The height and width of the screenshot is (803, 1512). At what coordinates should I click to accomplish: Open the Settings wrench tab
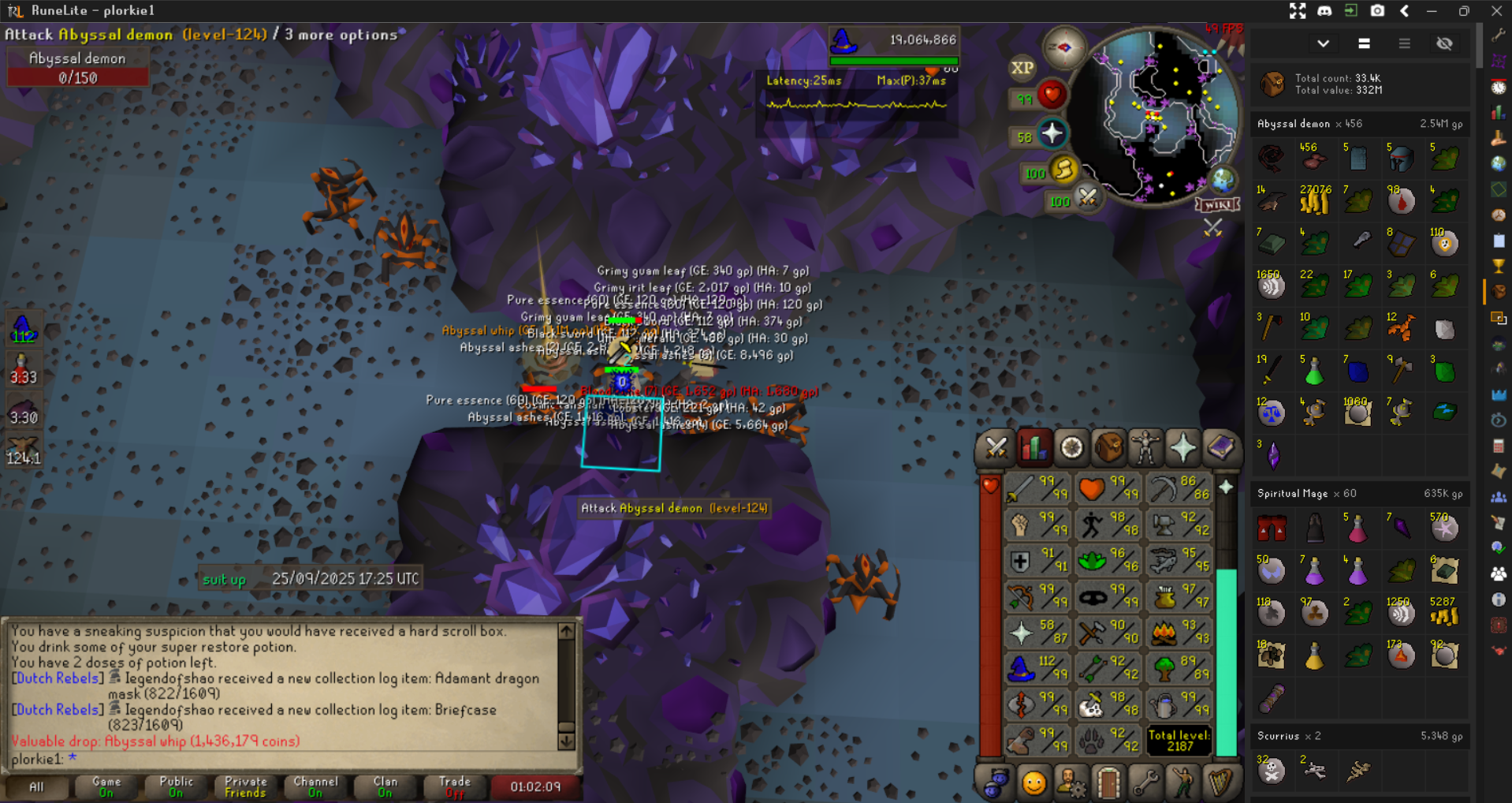1145,782
